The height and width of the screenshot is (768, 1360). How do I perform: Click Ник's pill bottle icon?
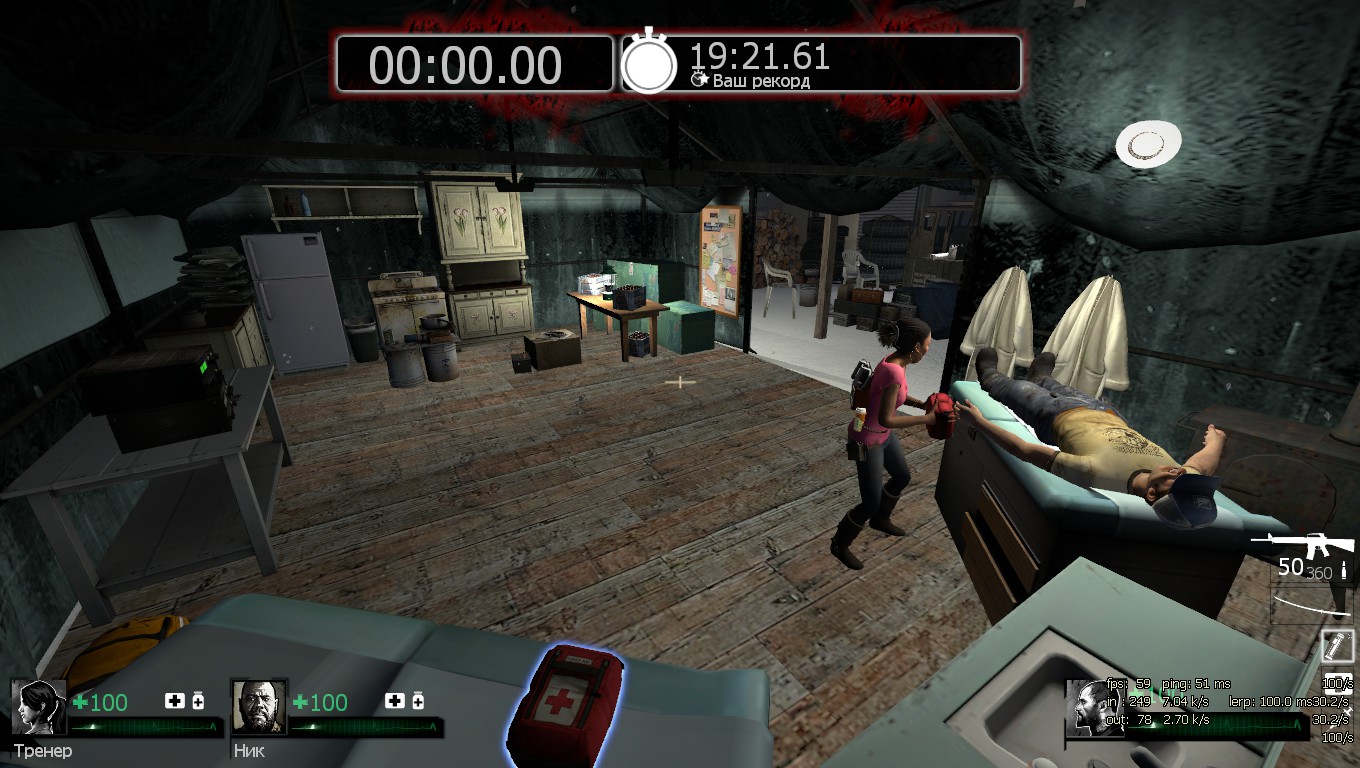418,701
